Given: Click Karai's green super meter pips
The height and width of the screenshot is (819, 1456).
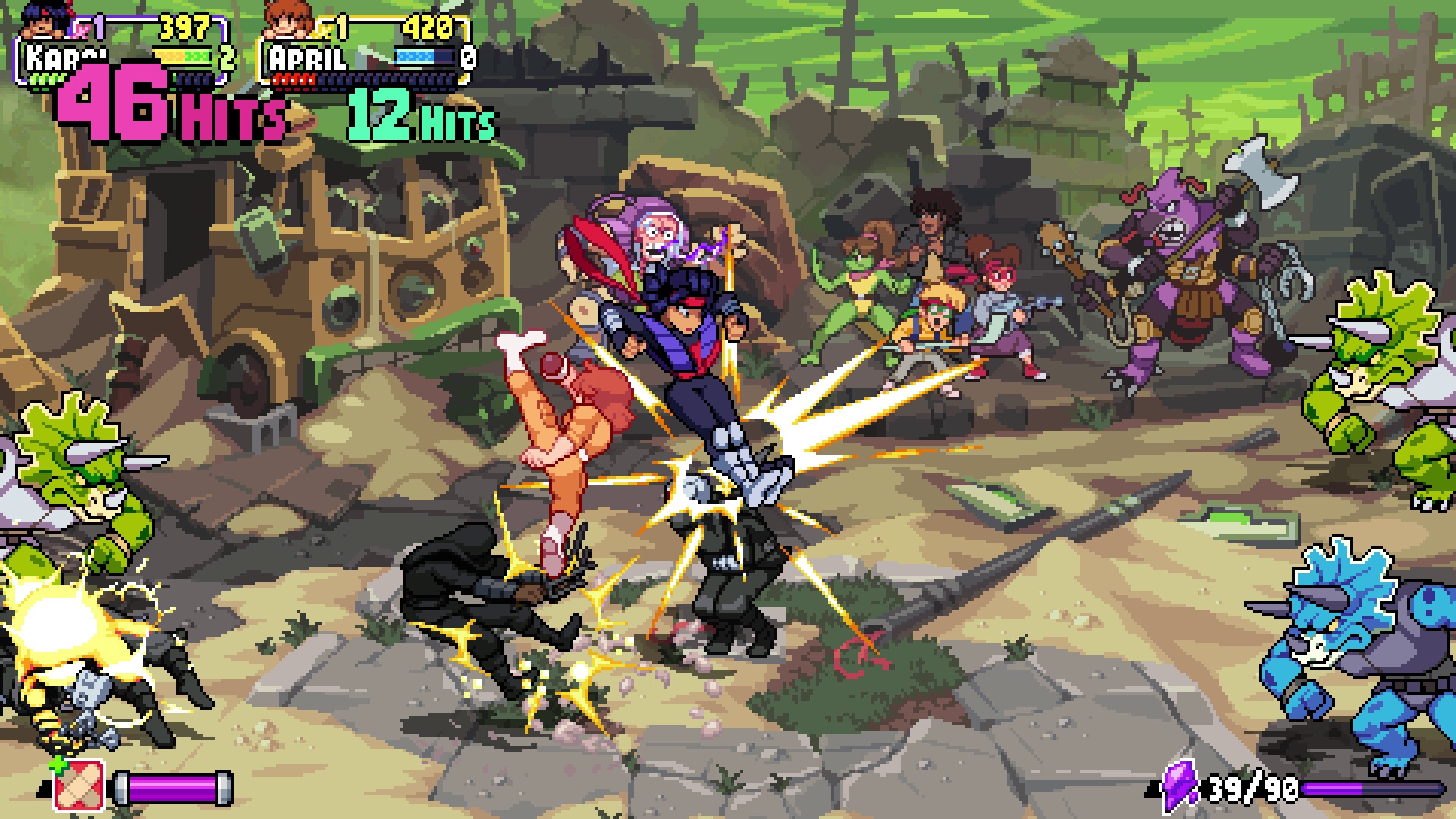Looking at the screenshot, I should click(45, 79).
